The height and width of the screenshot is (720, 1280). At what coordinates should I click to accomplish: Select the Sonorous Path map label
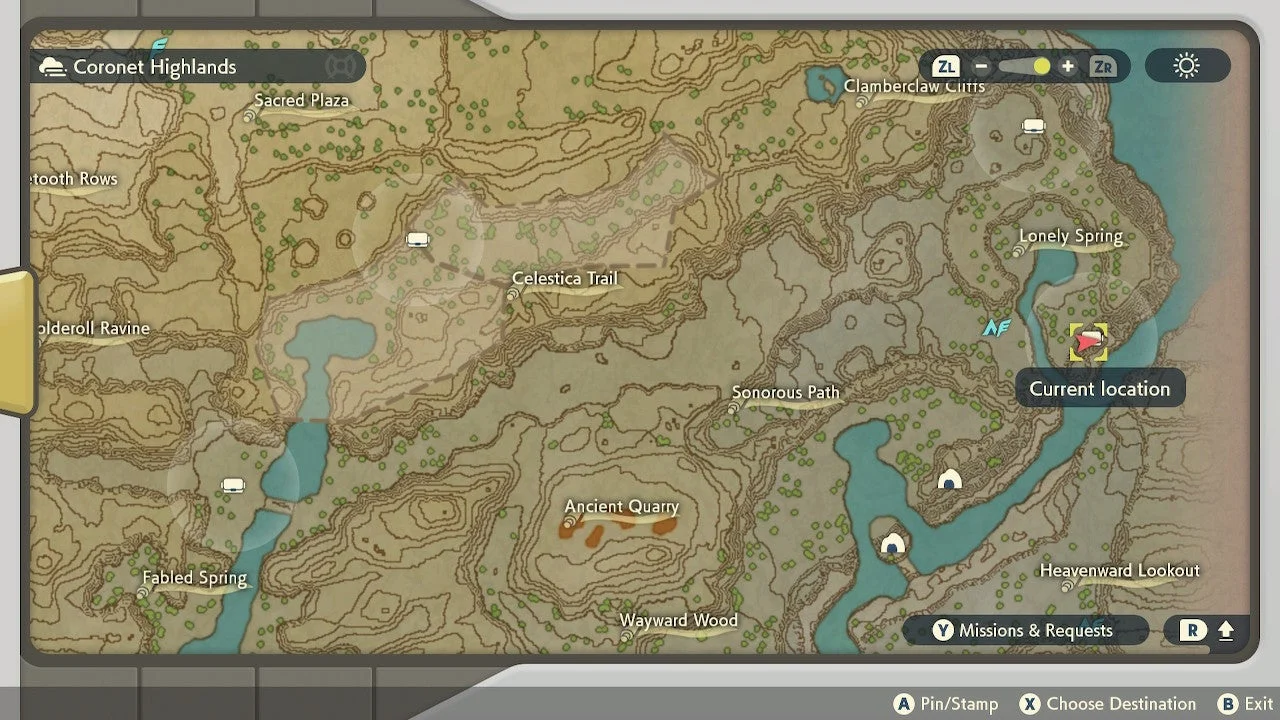click(785, 393)
